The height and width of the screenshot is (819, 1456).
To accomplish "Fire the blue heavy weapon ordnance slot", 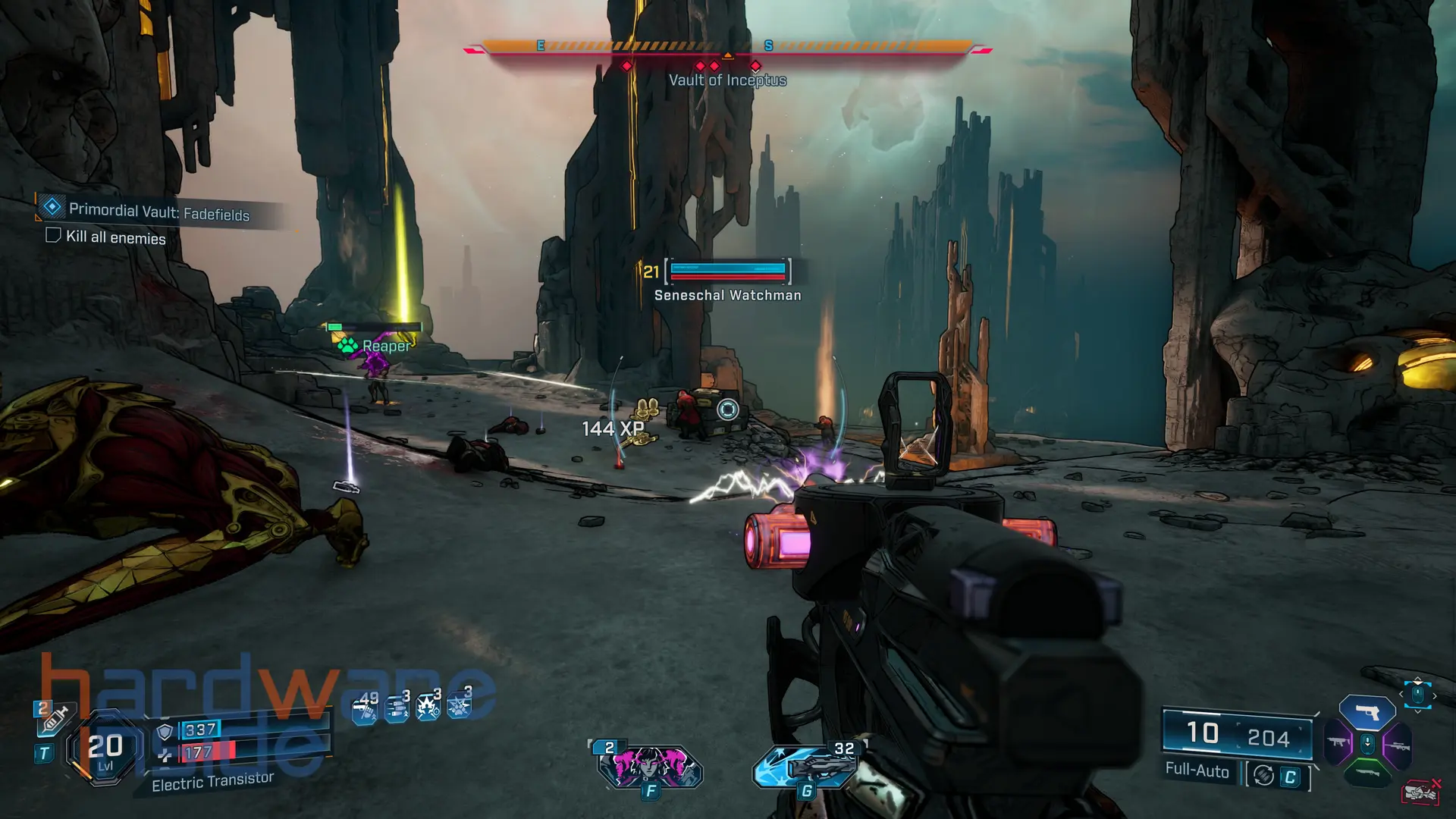I will (807, 766).
